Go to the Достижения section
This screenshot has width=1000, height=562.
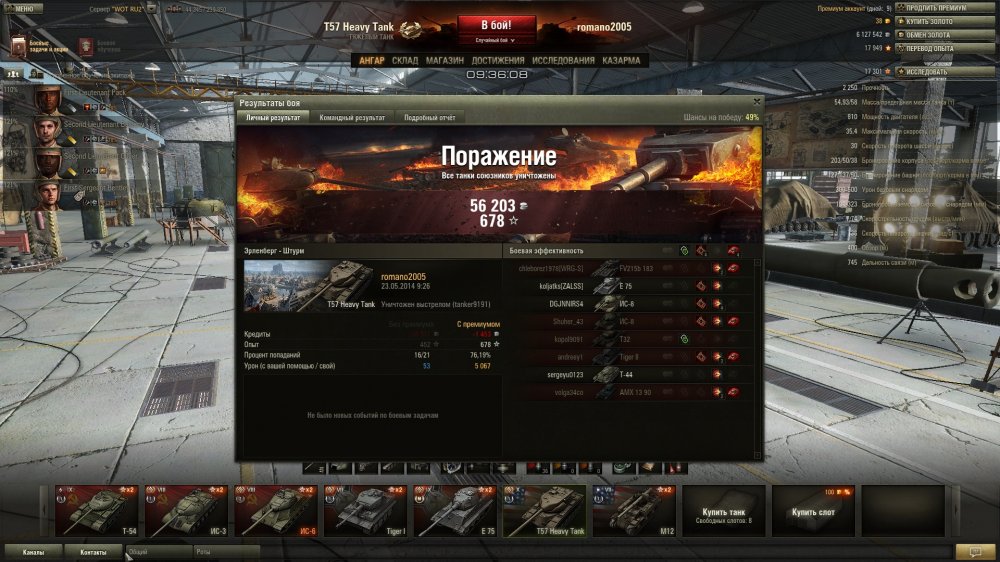[x=498, y=60]
